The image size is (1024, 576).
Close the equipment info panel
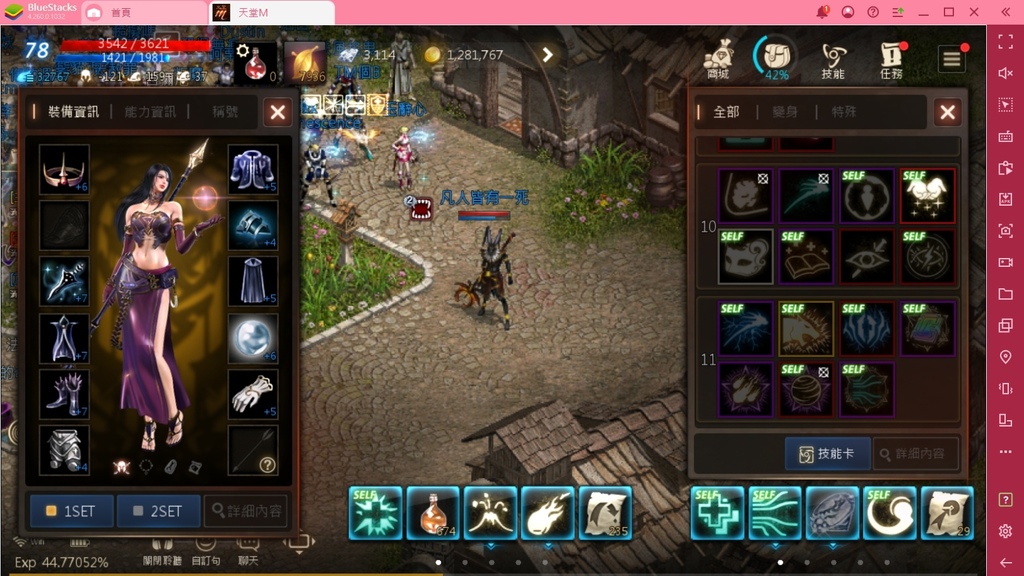pos(277,112)
